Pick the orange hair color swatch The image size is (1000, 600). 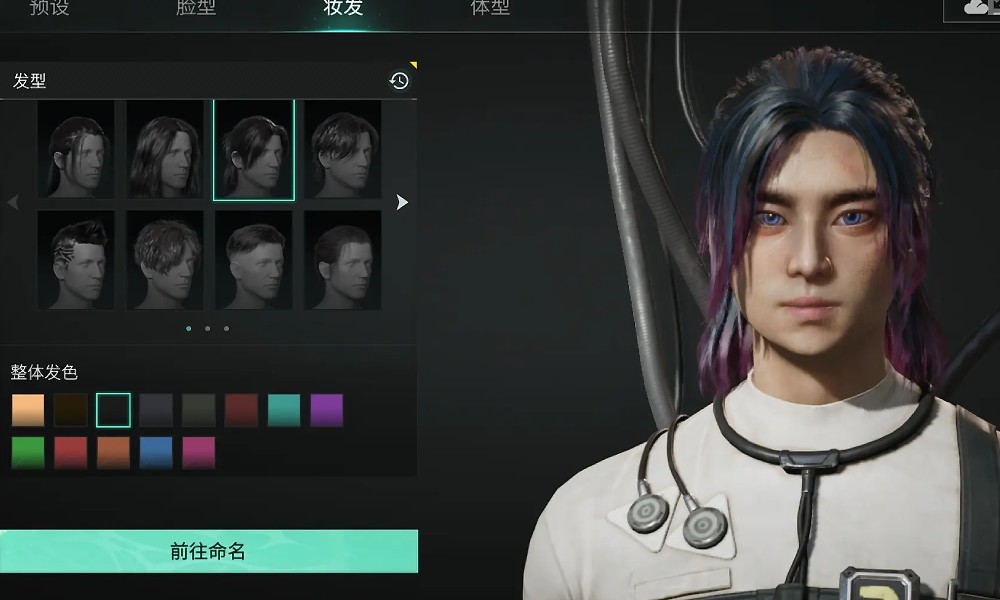[x=113, y=452]
